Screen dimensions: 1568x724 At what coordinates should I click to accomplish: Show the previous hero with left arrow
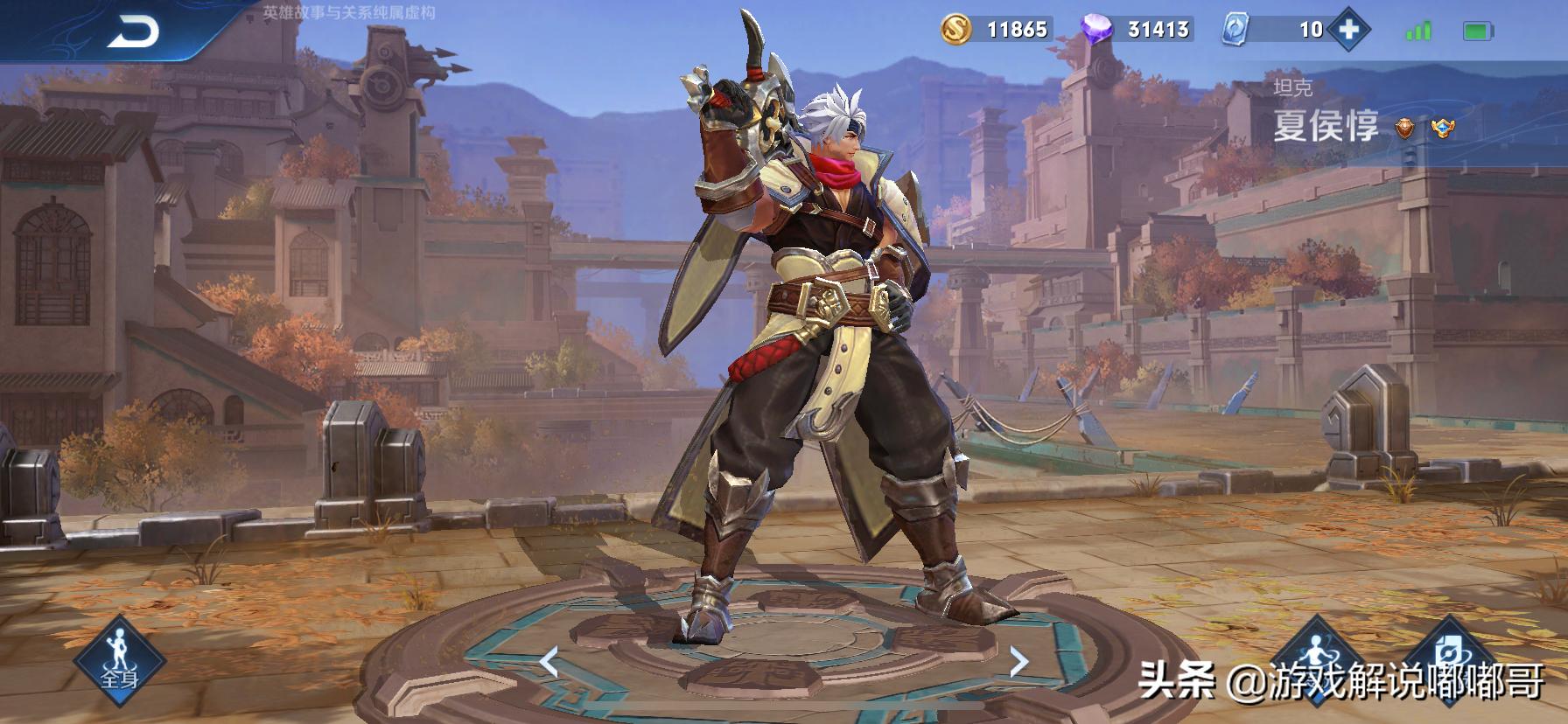coord(549,662)
